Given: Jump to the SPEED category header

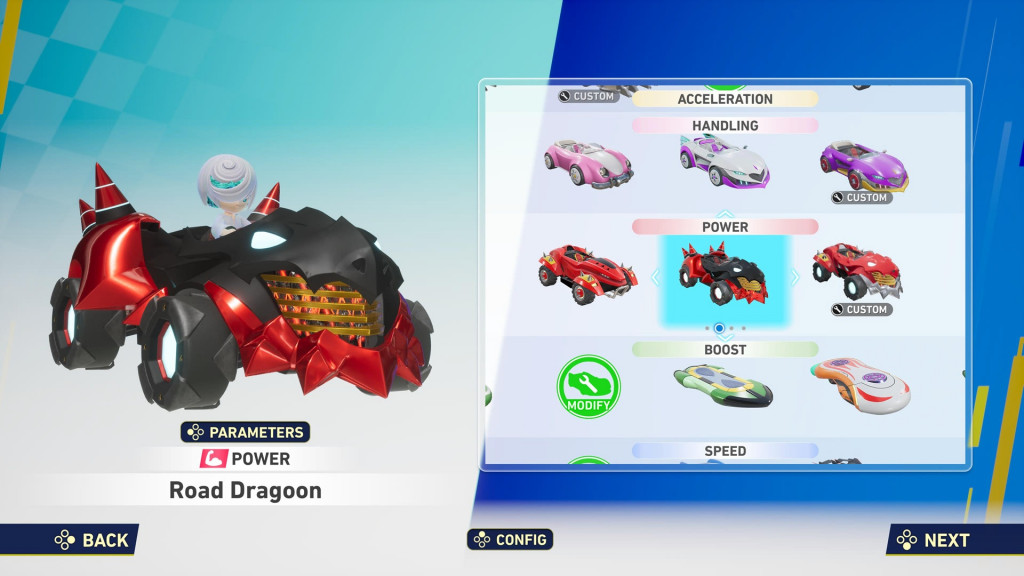Looking at the screenshot, I should tap(725, 451).
